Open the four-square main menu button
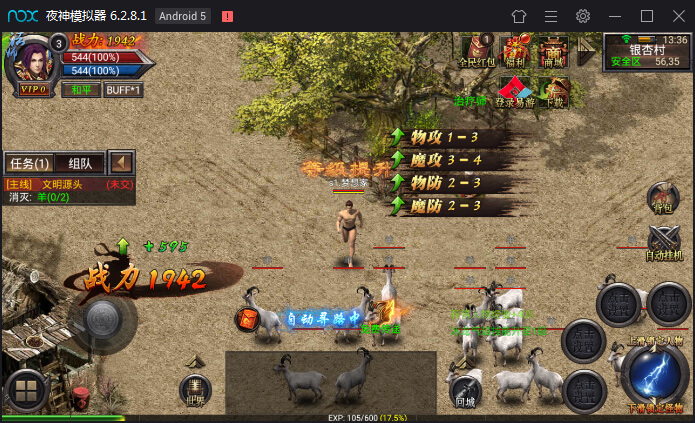 pos(24,391)
